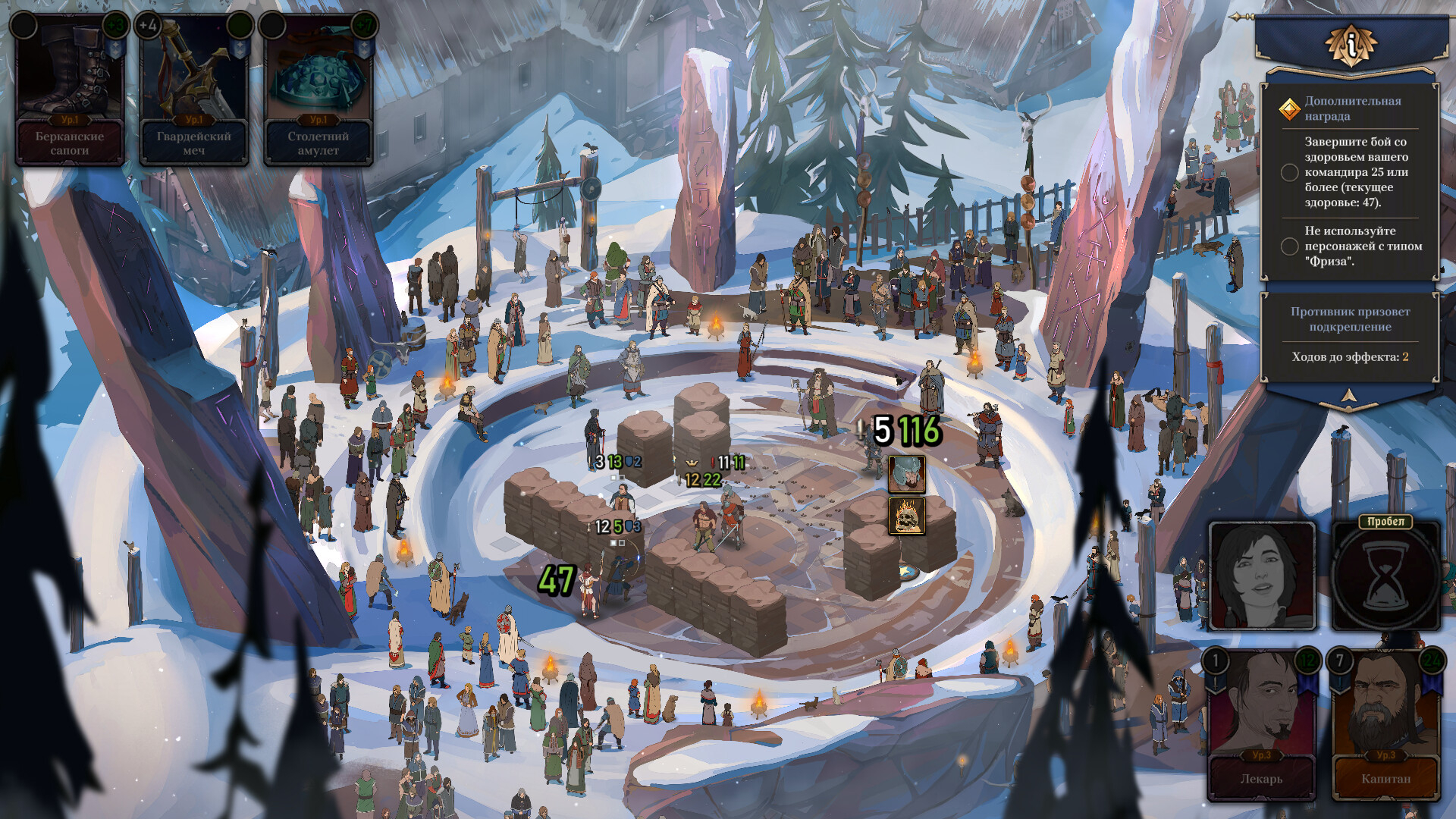Click the flaming skull status icon
This screenshot has width=1456, height=819.
click(906, 516)
